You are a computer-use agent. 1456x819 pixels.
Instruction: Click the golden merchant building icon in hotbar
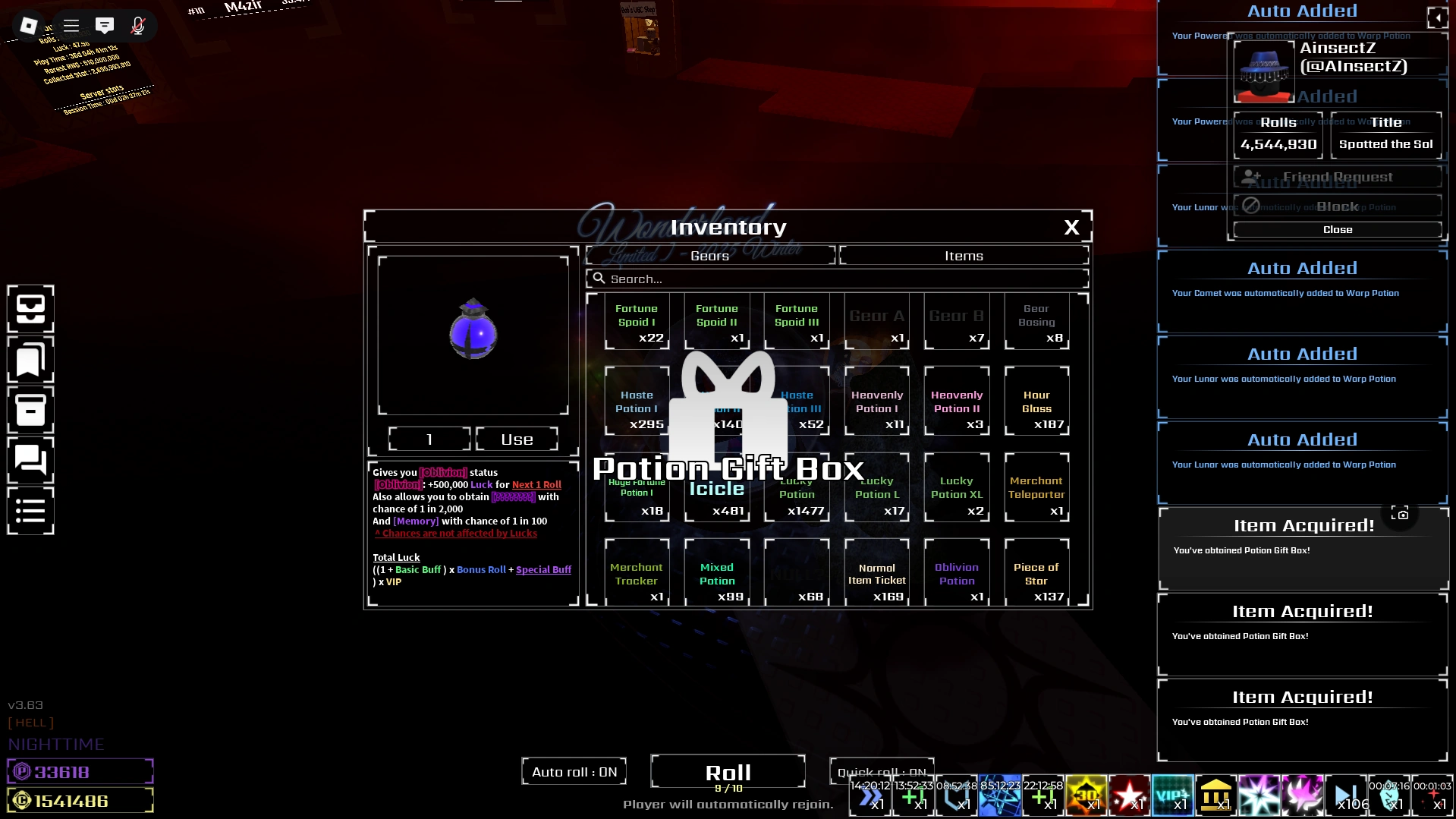click(x=1215, y=795)
